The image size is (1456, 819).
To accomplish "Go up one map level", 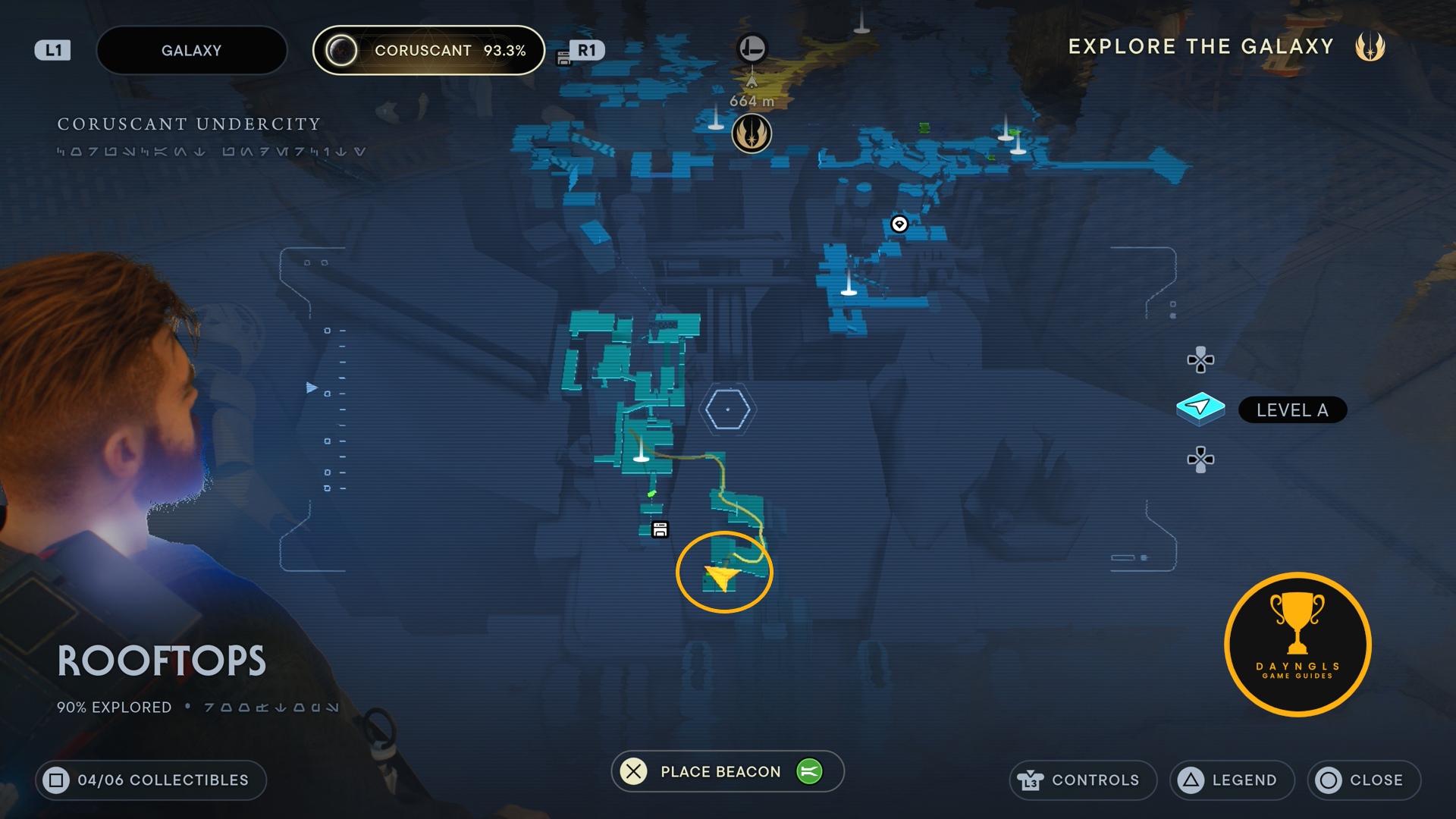I will click(x=1200, y=359).
